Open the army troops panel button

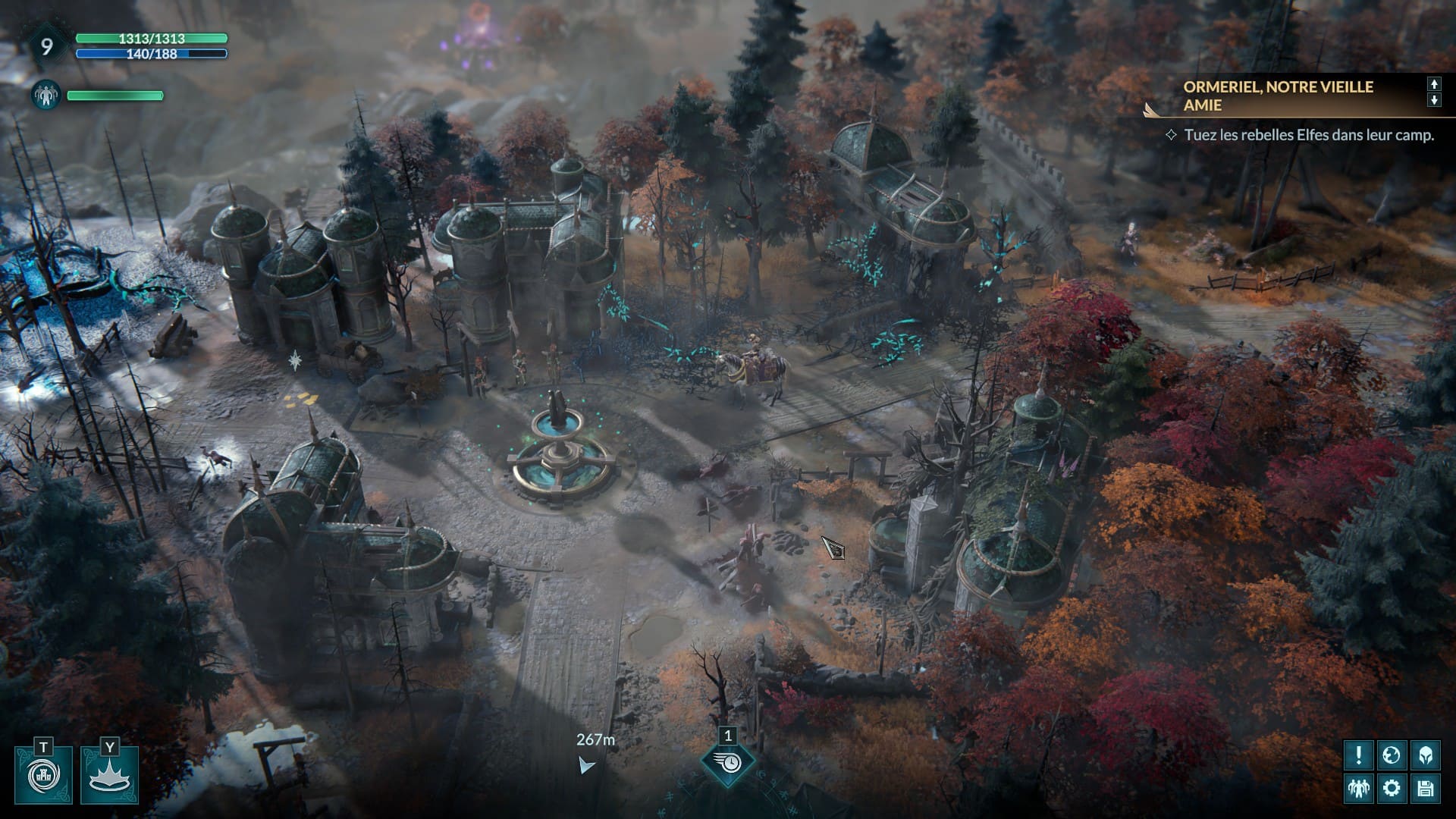click(1358, 788)
